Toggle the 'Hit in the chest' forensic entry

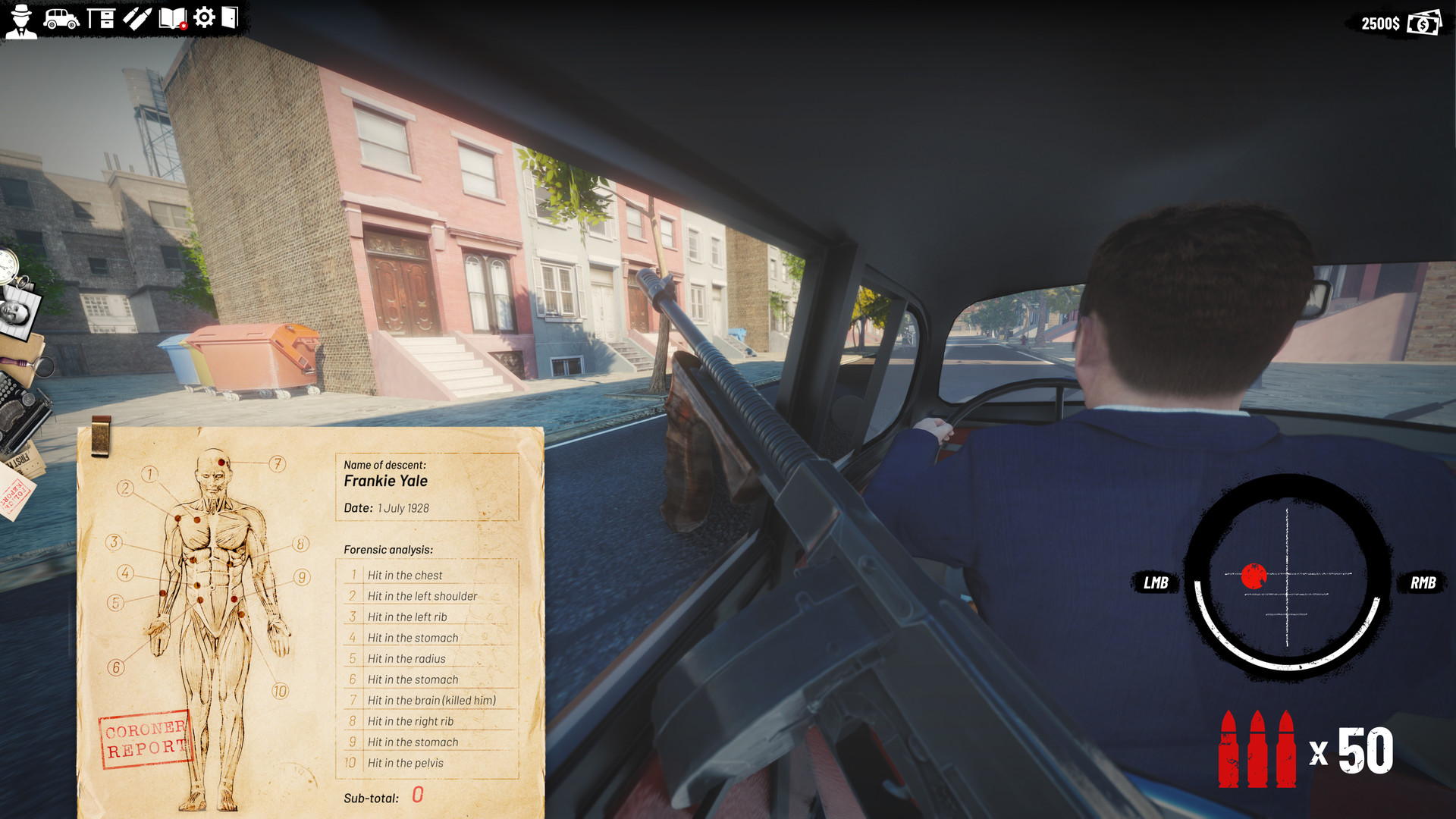click(x=406, y=575)
